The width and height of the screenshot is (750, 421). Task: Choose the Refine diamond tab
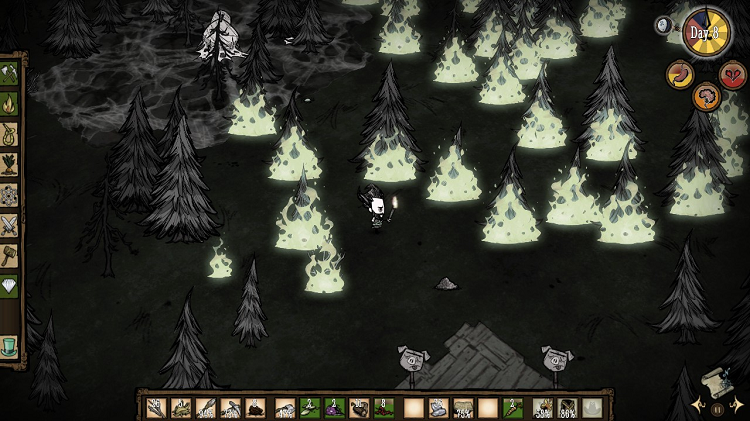point(9,286)
